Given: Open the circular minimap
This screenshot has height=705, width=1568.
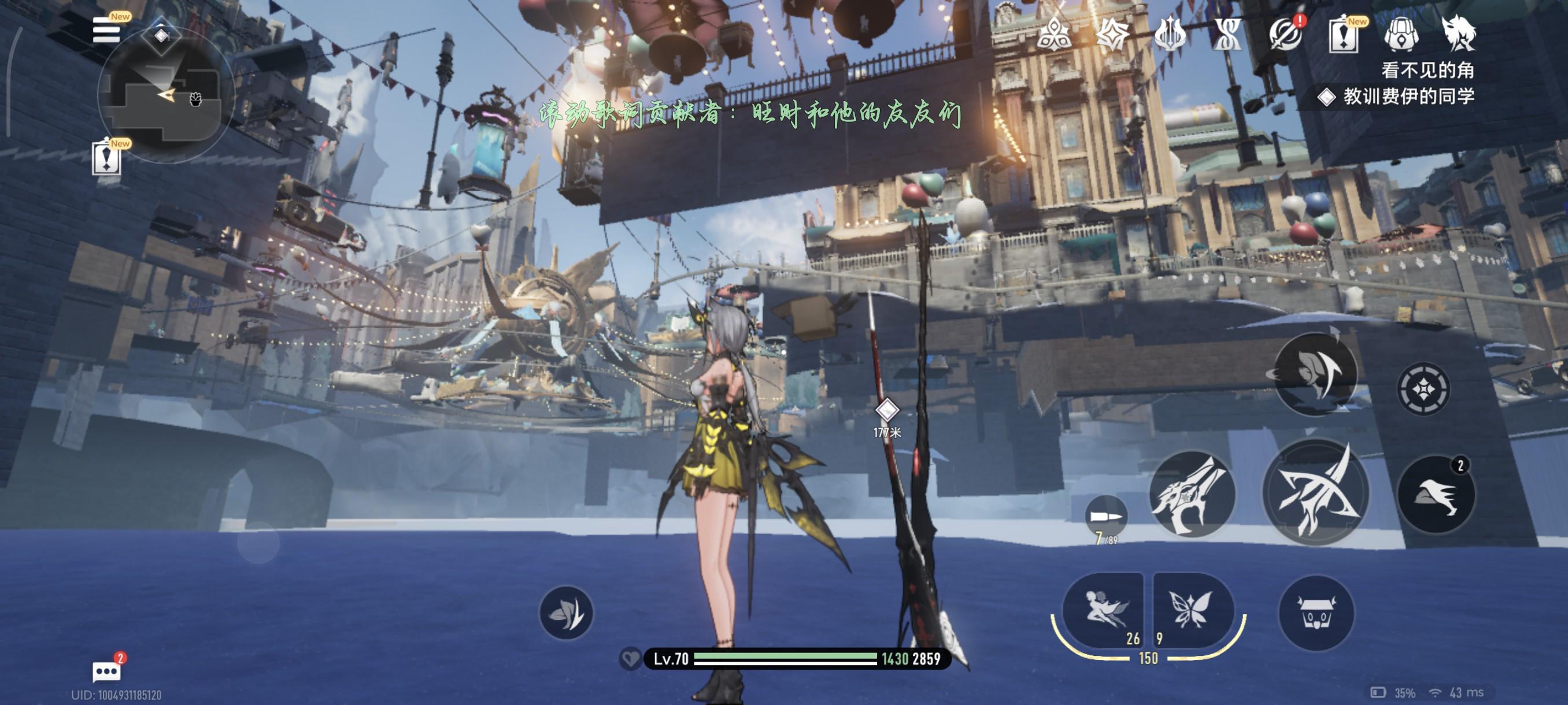Looking at the screenshot, I should (164, 96).
